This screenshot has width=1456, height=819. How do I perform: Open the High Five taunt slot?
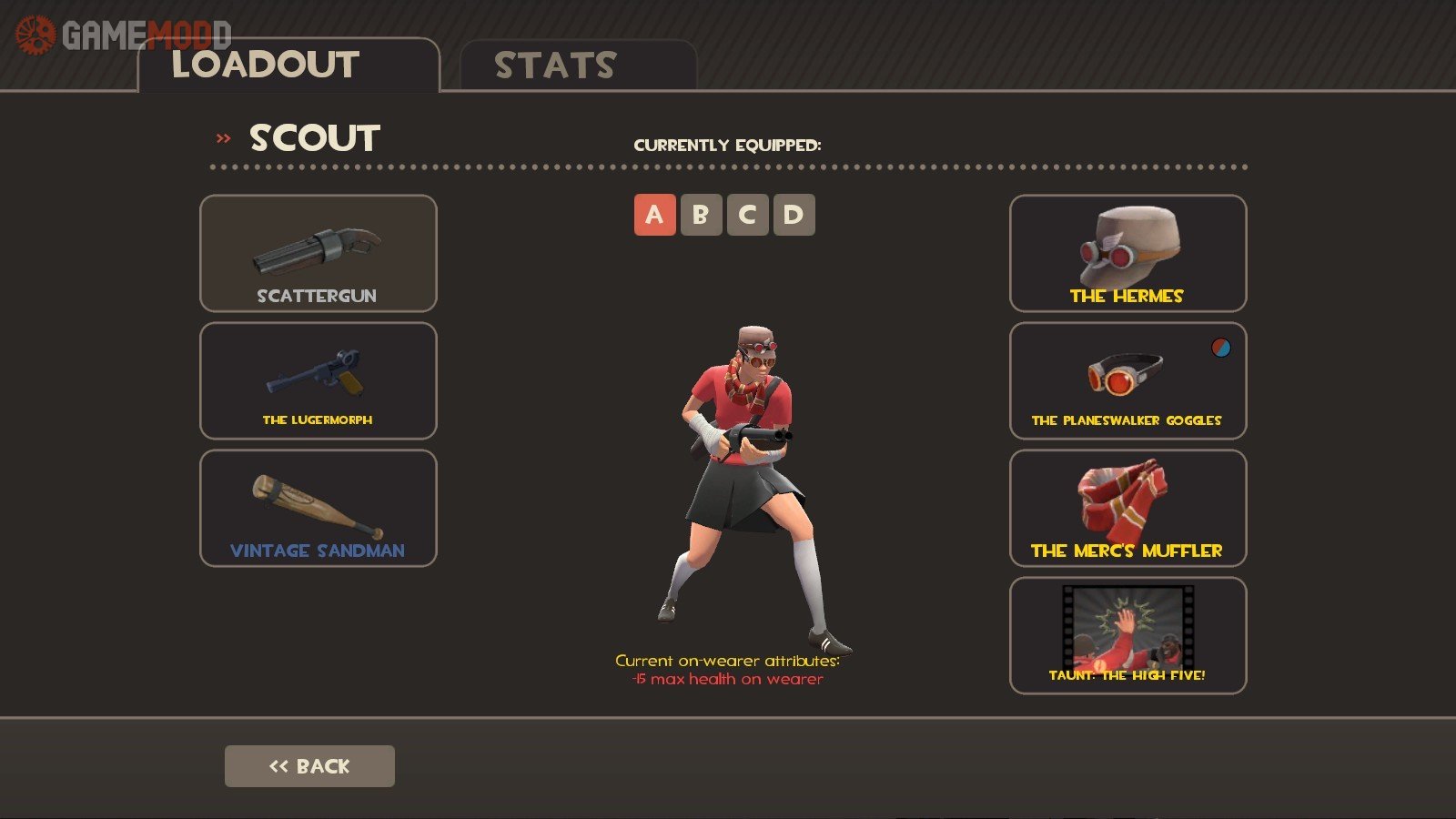1127,636
